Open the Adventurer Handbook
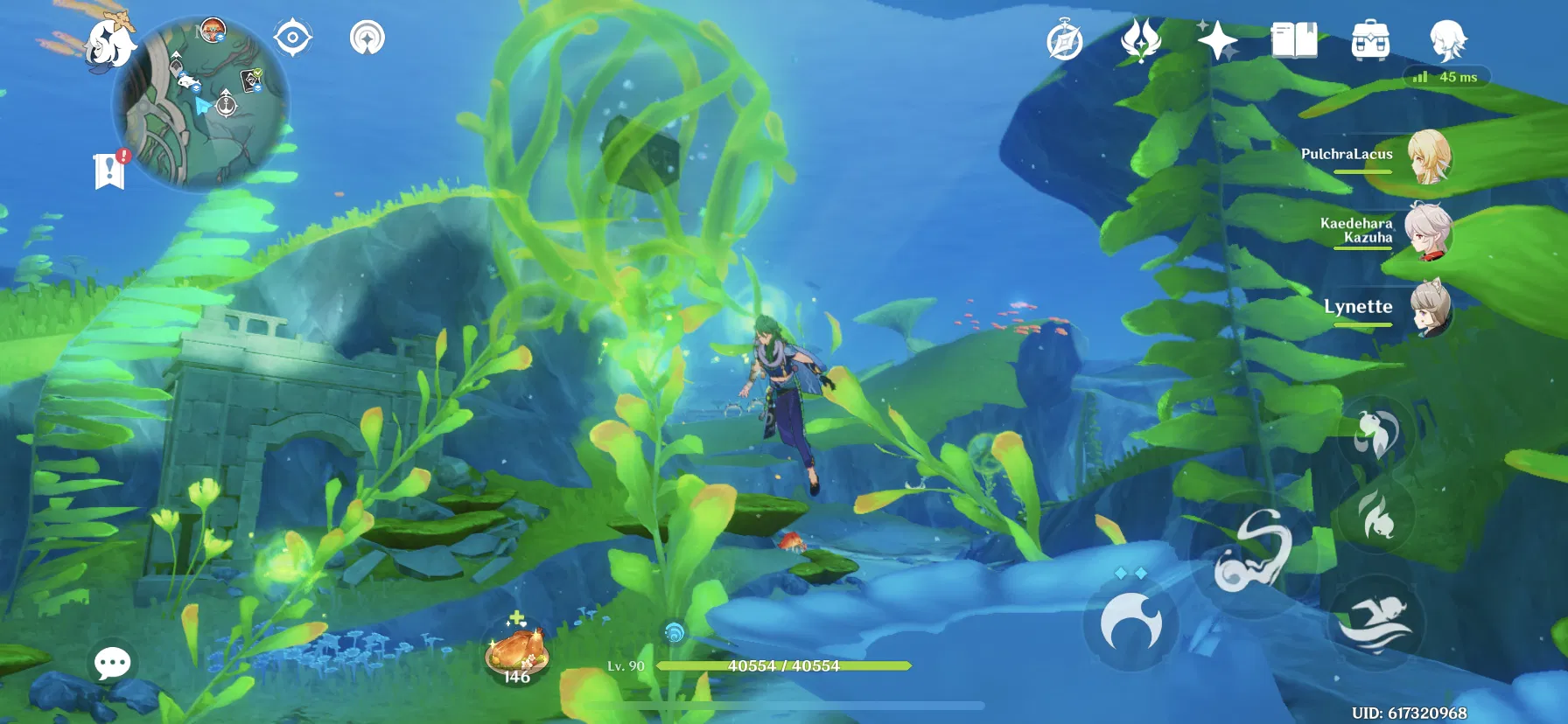This screenshot has width=1568, height=724. pos(1292,39)
